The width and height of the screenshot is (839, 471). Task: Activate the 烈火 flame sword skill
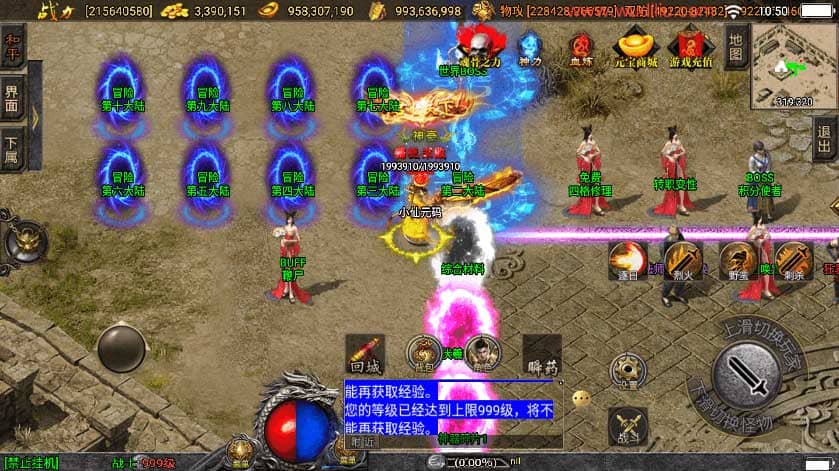pos(684,260)
